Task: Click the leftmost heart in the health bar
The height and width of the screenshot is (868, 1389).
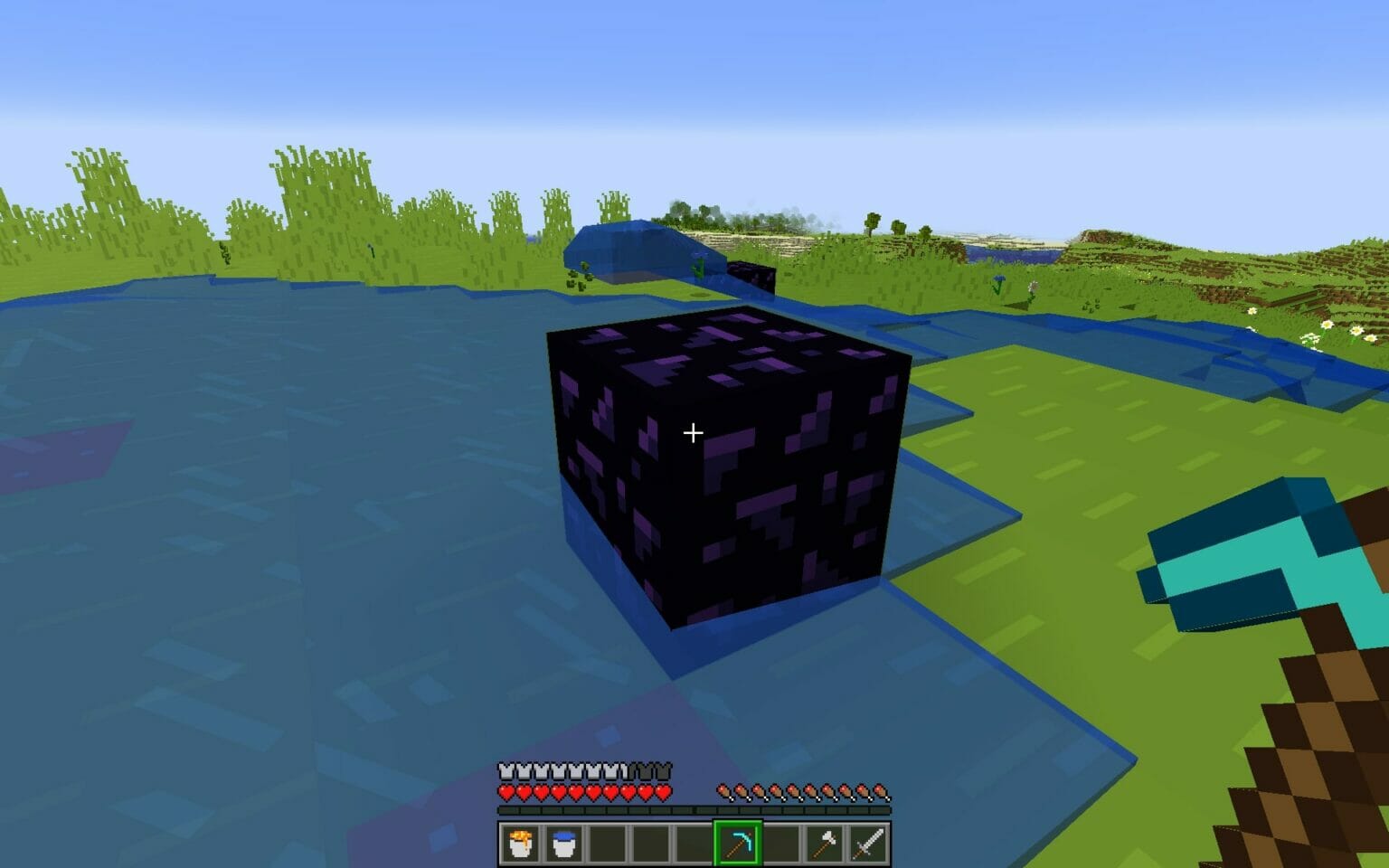Action: tap(506, 792)
